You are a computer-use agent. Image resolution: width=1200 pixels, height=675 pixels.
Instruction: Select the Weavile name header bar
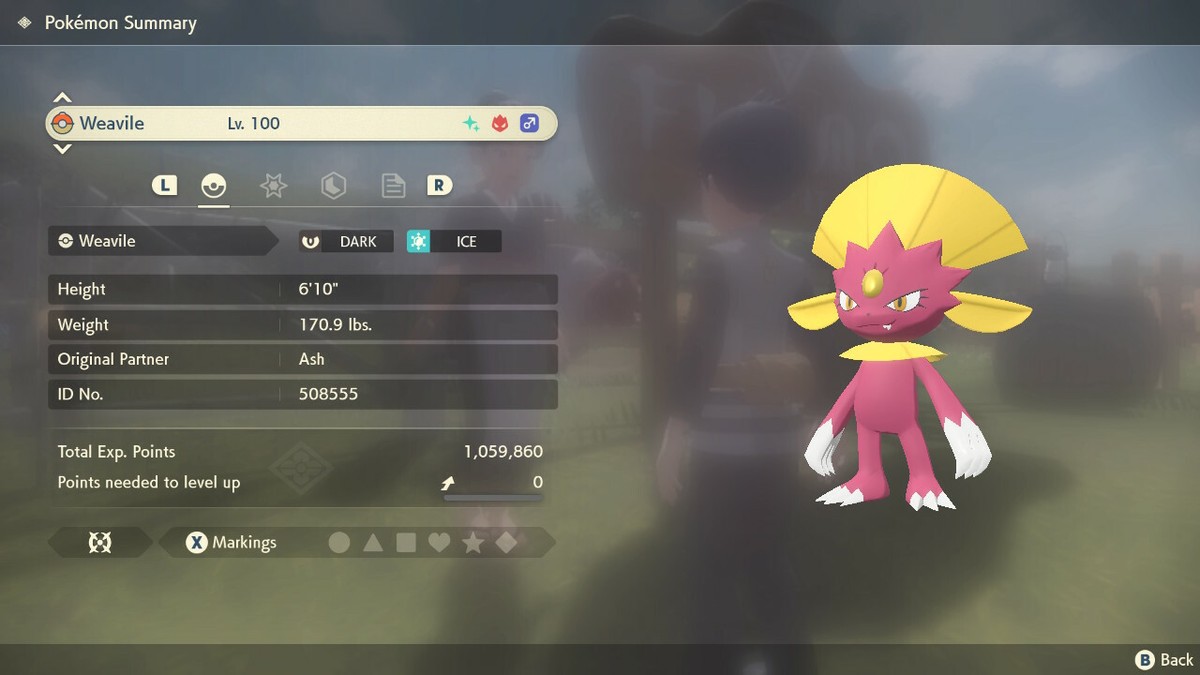click(x=300, y=124)
